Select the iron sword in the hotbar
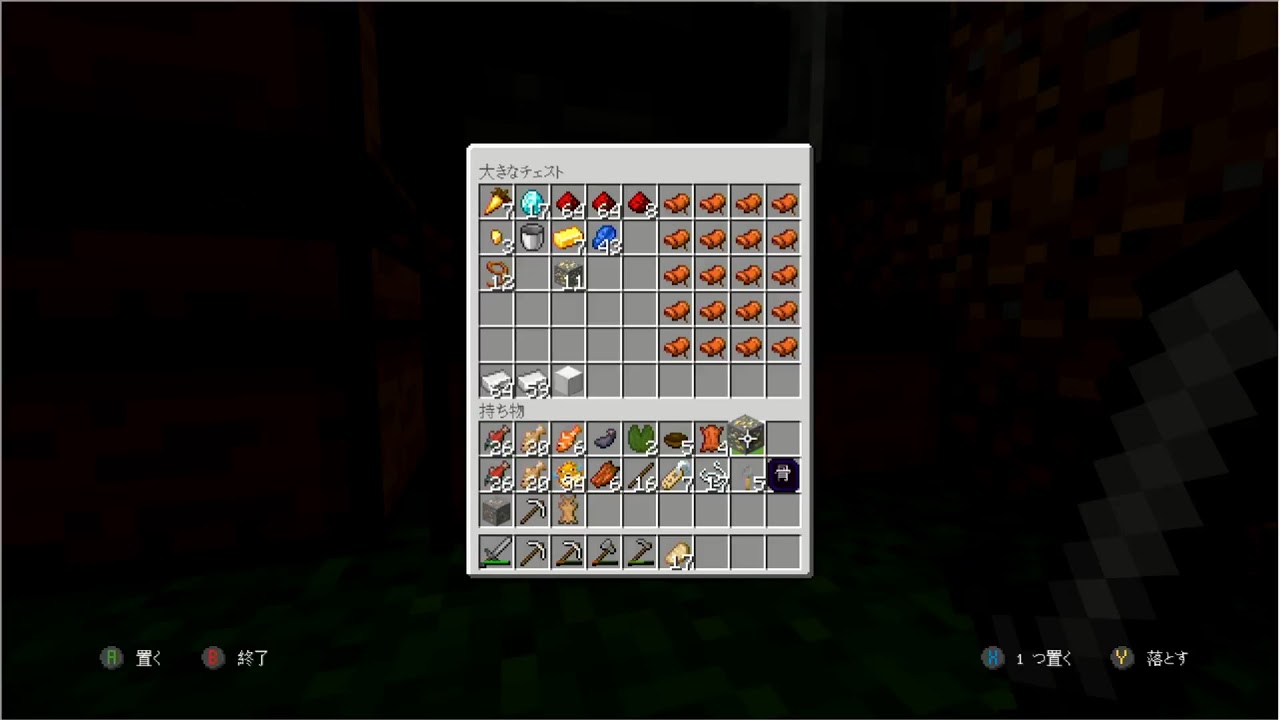Image resolution: width=1280 pixels, height=720 pixels. [x=497, y=552]
